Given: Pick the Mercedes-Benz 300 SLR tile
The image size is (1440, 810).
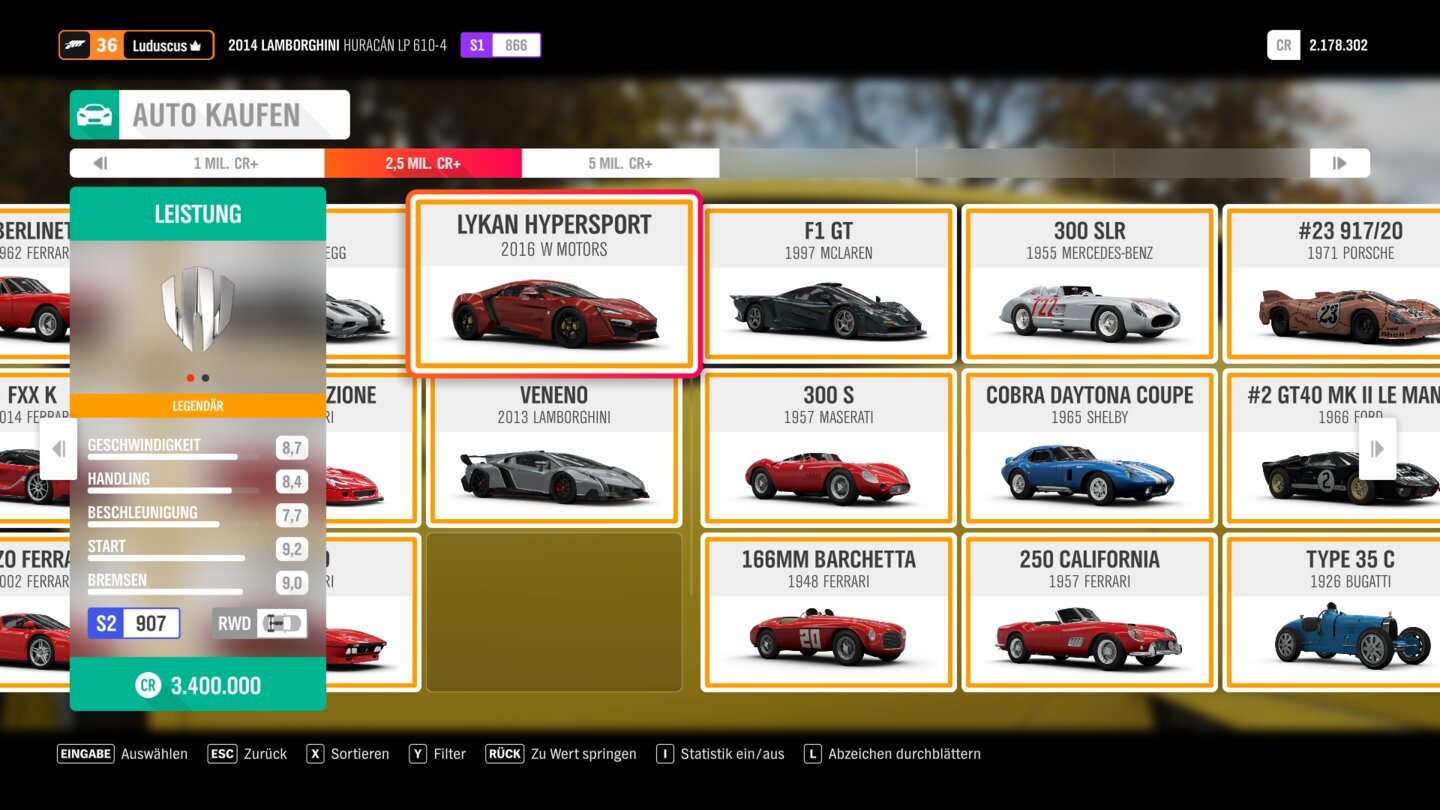Looking at the screenshot, I should (1089, 285).
